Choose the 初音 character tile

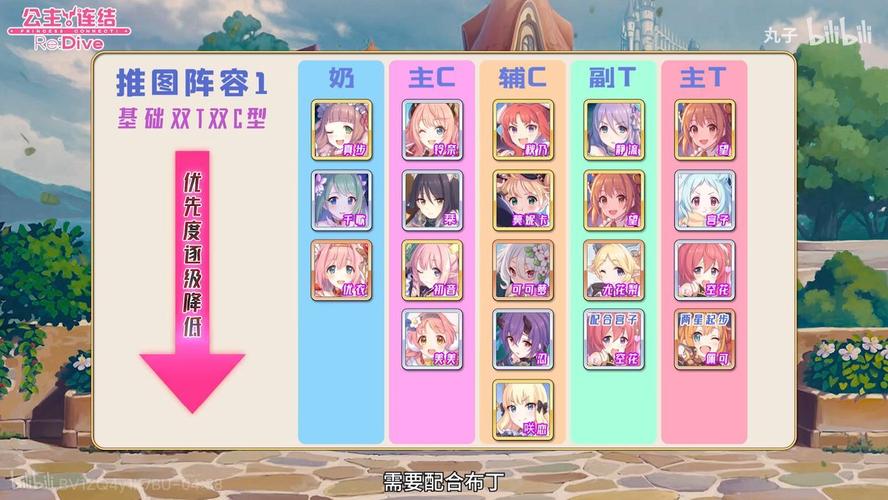pyautogui.click(x=432, y=270)
